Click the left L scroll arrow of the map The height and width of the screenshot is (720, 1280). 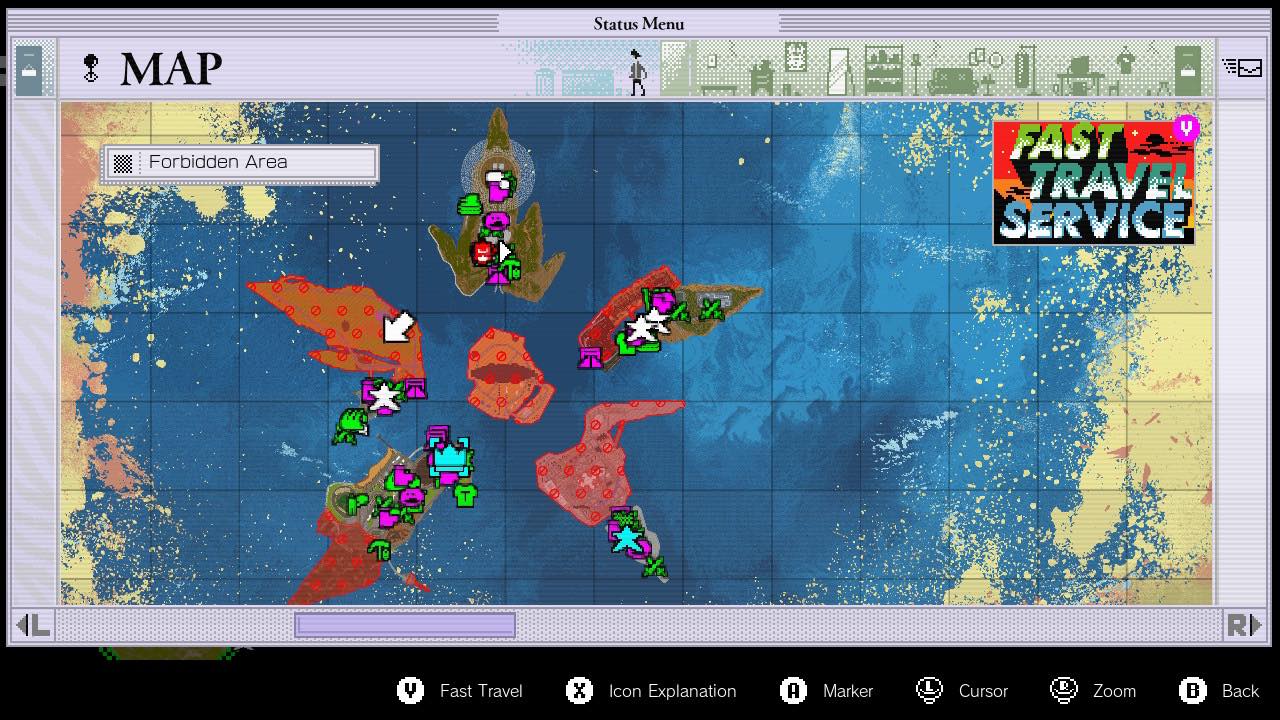(34, 624)
